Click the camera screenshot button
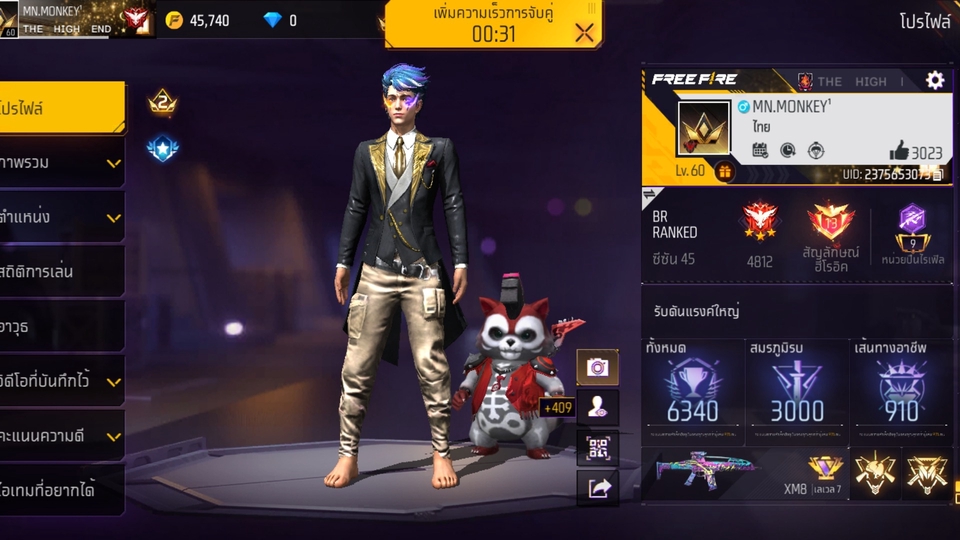 pos(598,367)
